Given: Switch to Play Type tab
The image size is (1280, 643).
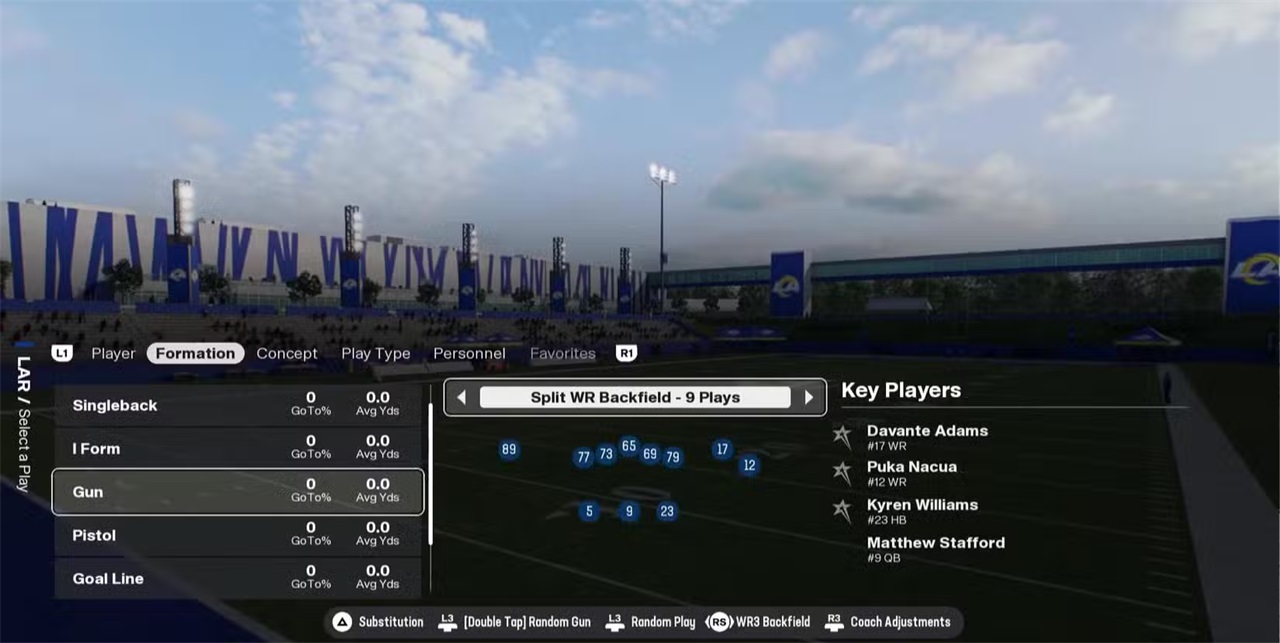Looking at the screenshot, I should pyautogui.click(x=375, y=353).
